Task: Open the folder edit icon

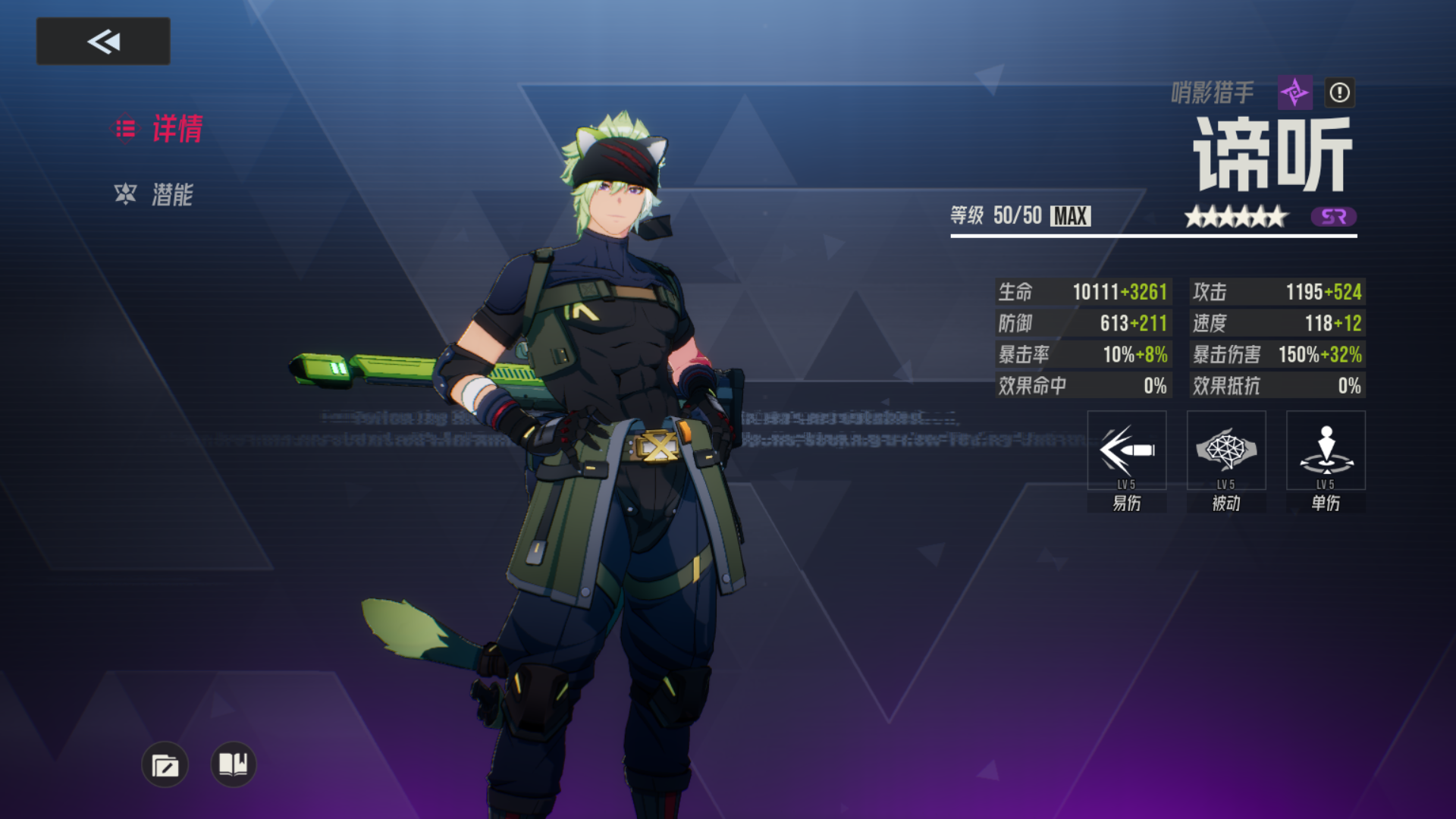Action: pyautogui.click(x=165, y=764)
